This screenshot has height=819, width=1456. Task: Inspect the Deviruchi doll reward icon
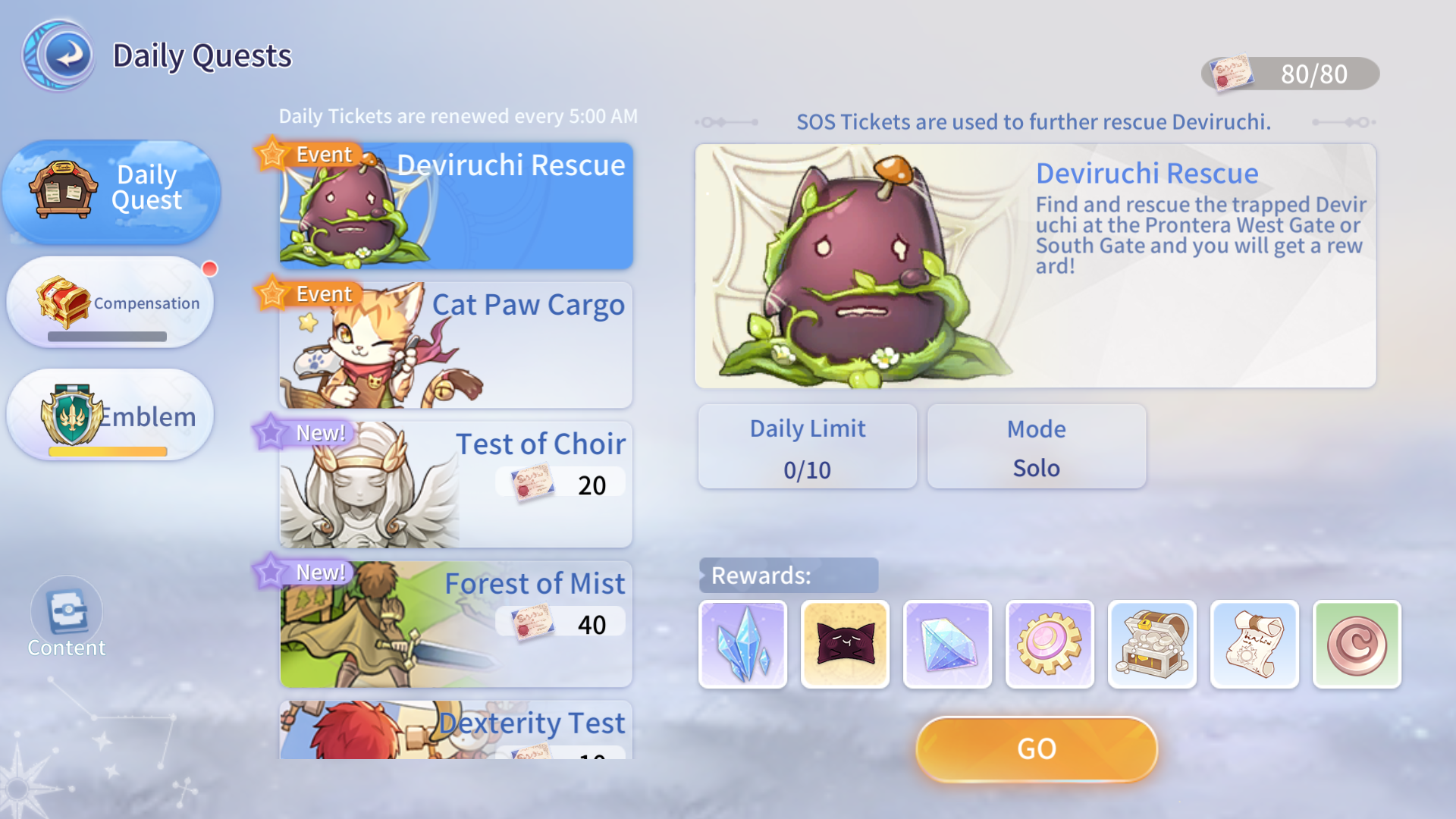pos(846,645)
